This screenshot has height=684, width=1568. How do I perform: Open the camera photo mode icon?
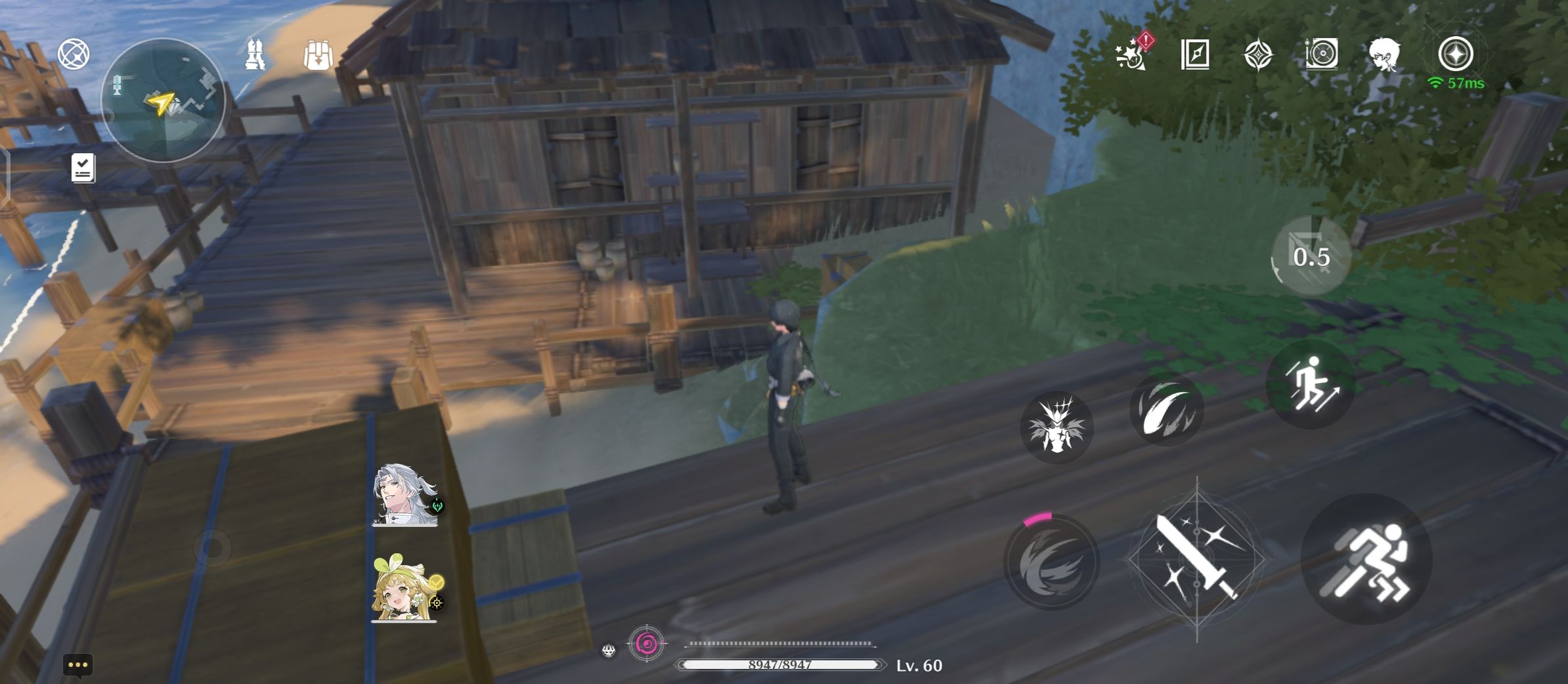(x=1322, y=54)
